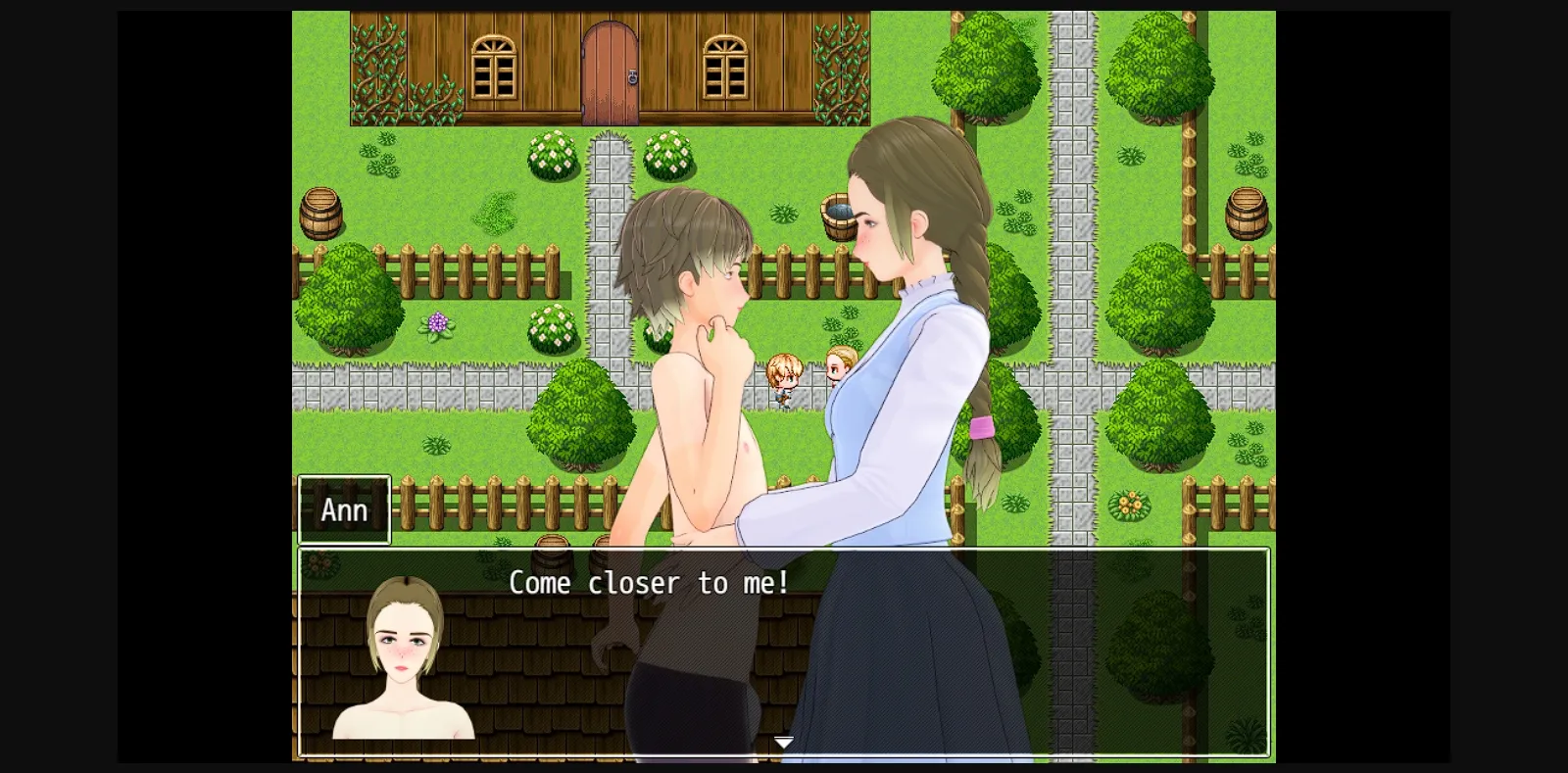Viewport: 1568px width, 773px height.
Task: Select the purple flower near the fence
Action: coord(439,320)
